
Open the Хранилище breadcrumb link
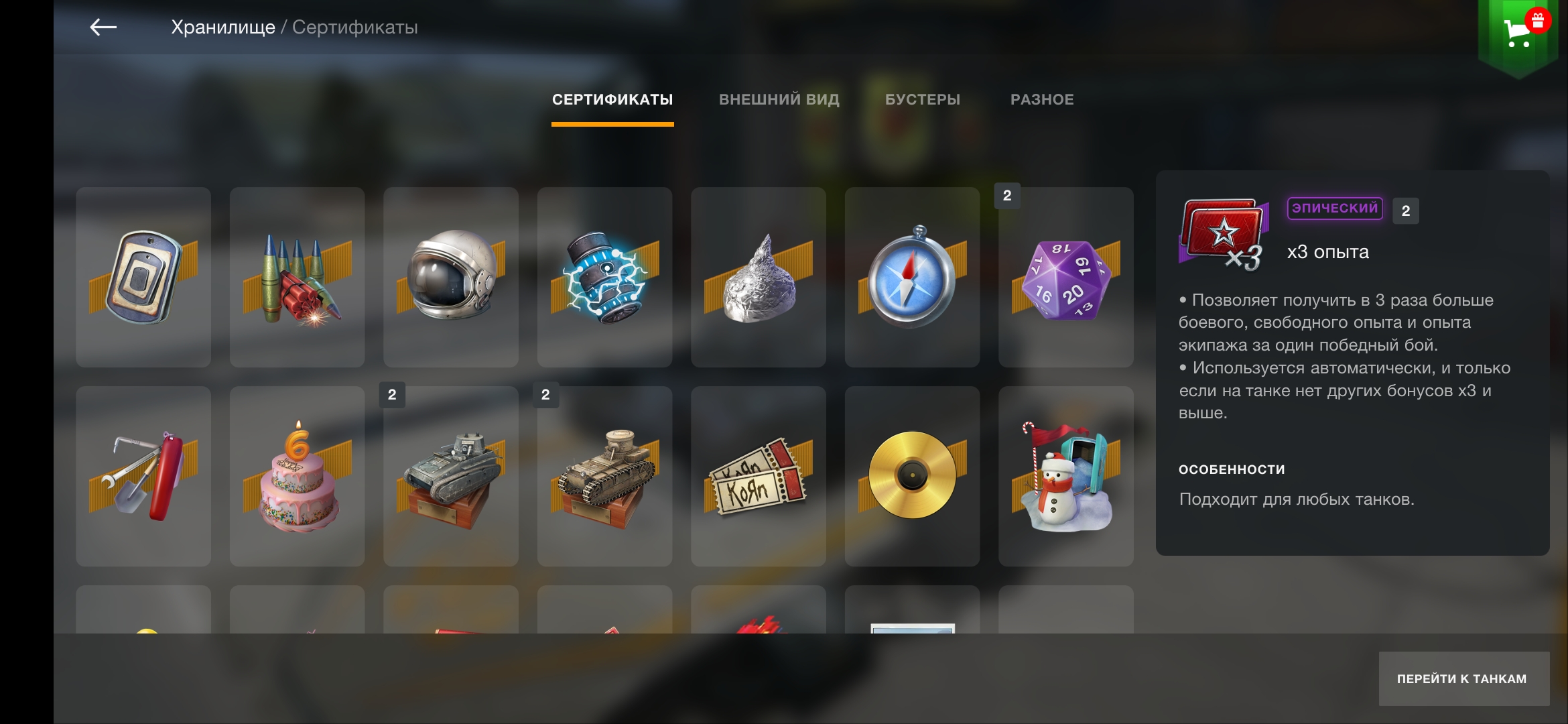point(222,27)
